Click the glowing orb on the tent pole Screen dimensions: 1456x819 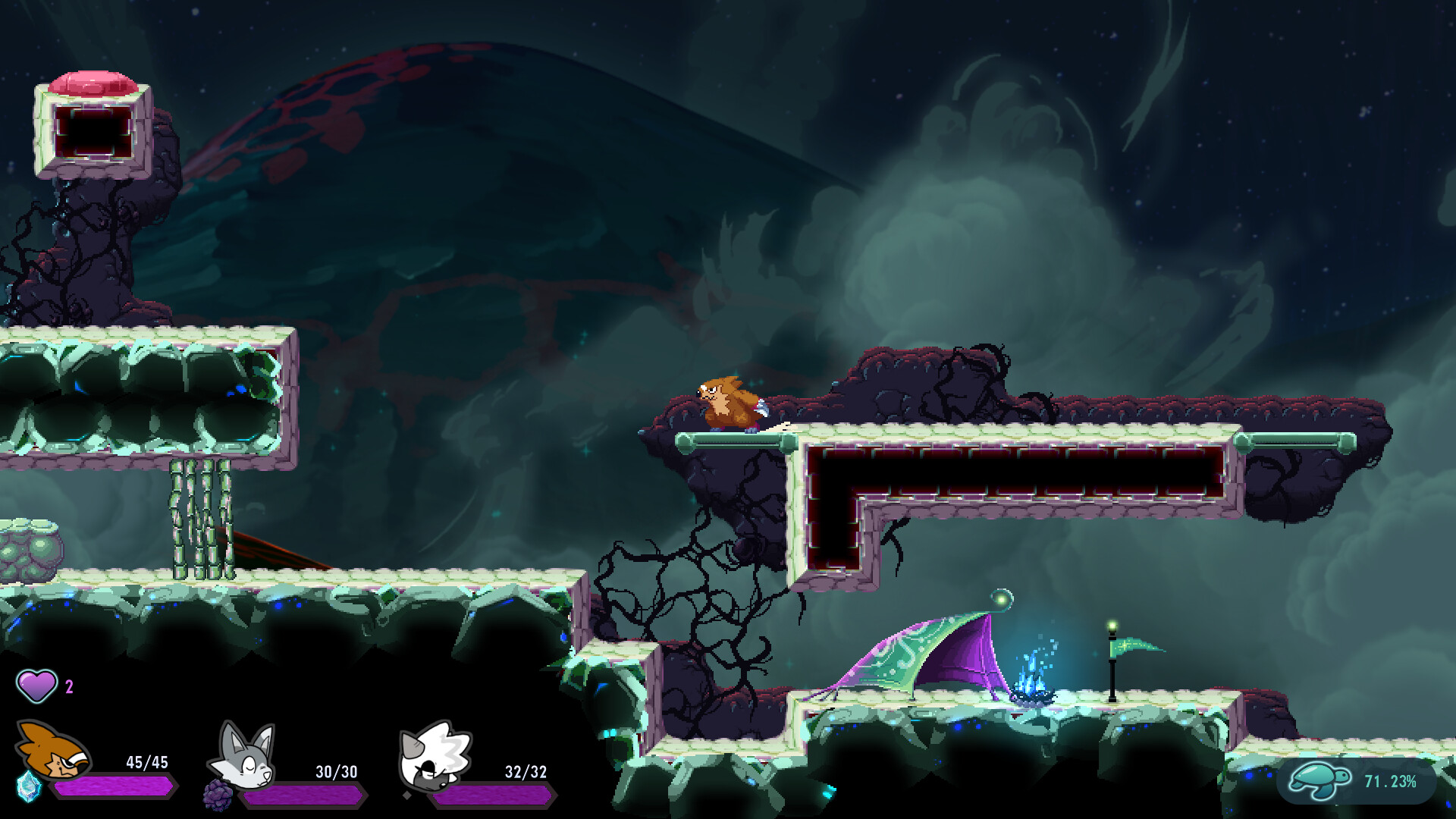point(1003,598)
